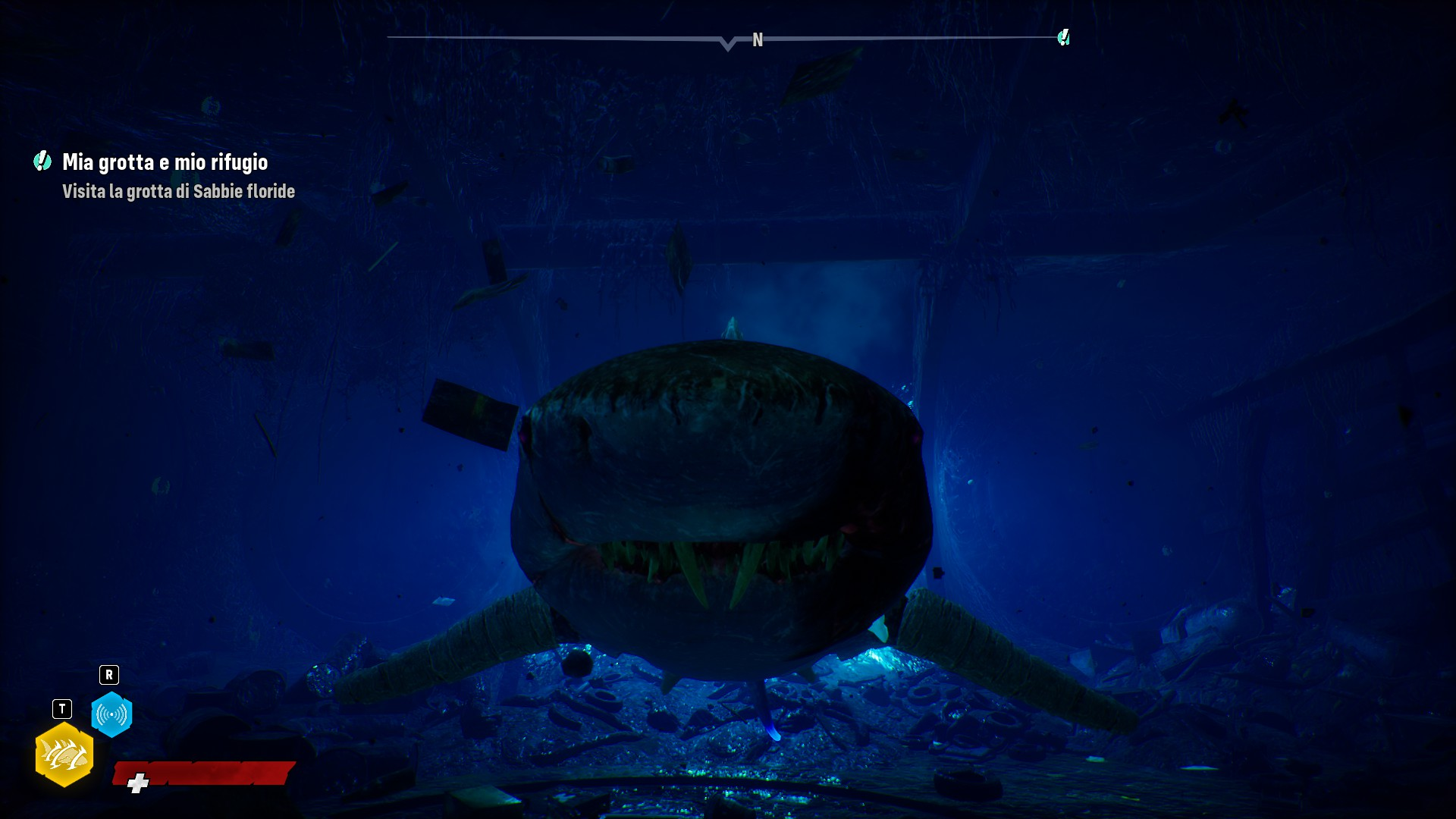Screen dimensions: 1456x819
Task: Trigger the blue sonar ability icon
Action: [x=111, y=714]
